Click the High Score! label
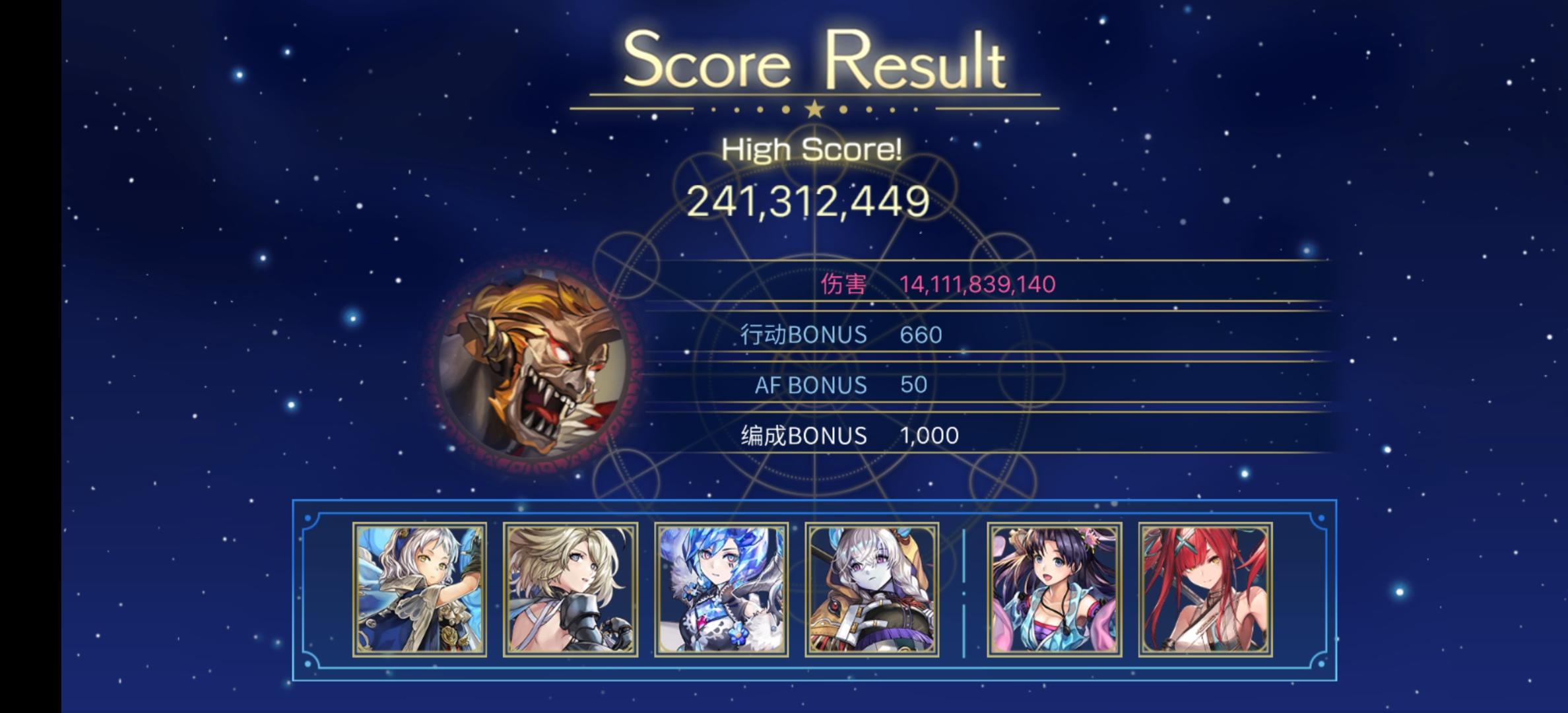Screen dimensions: 1568x713 813,149
